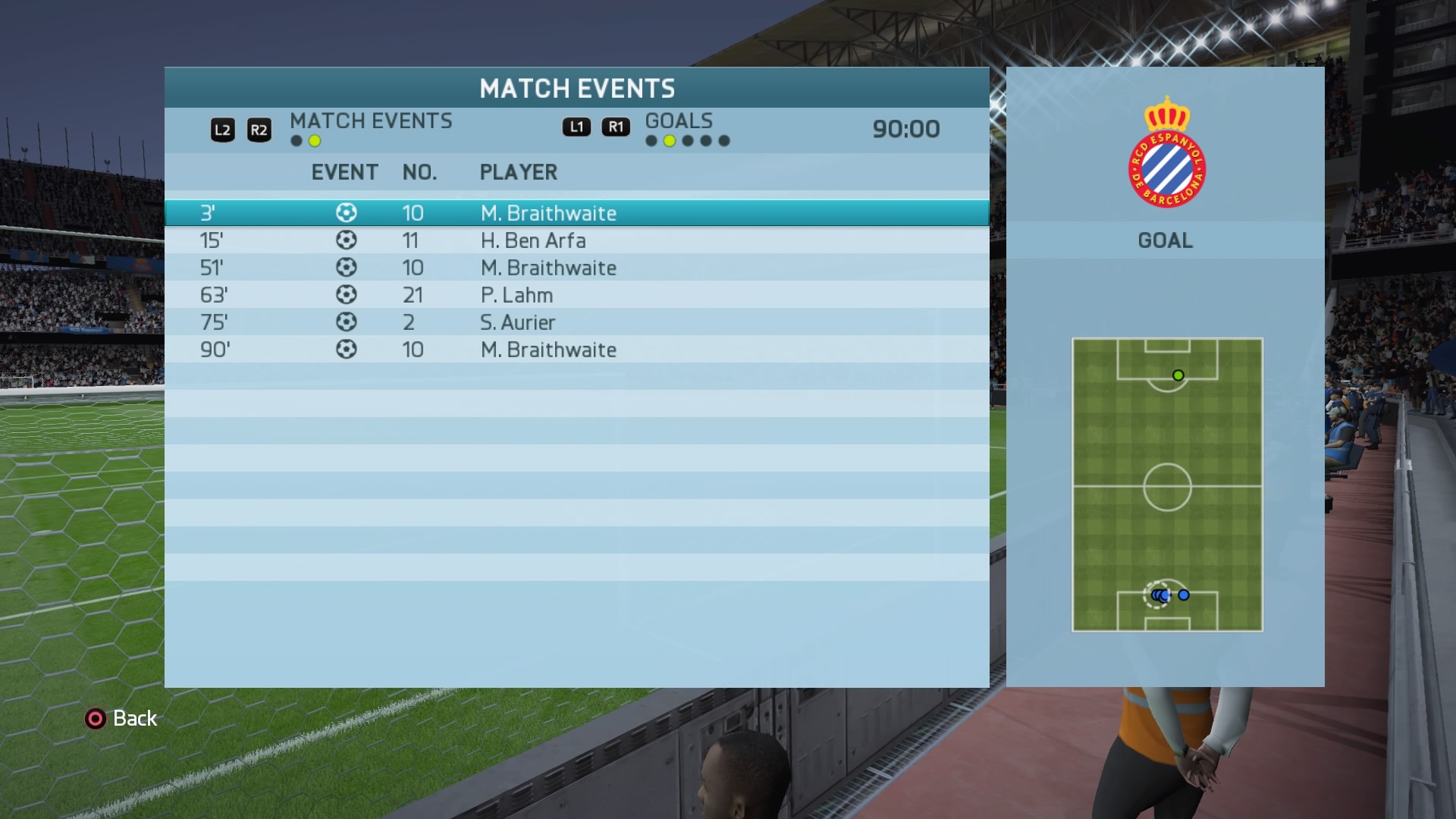Screen dimensions: 1456x819
Task: Highlight the 51' M. Braithwaite goal row
Action: click(576, 268)
